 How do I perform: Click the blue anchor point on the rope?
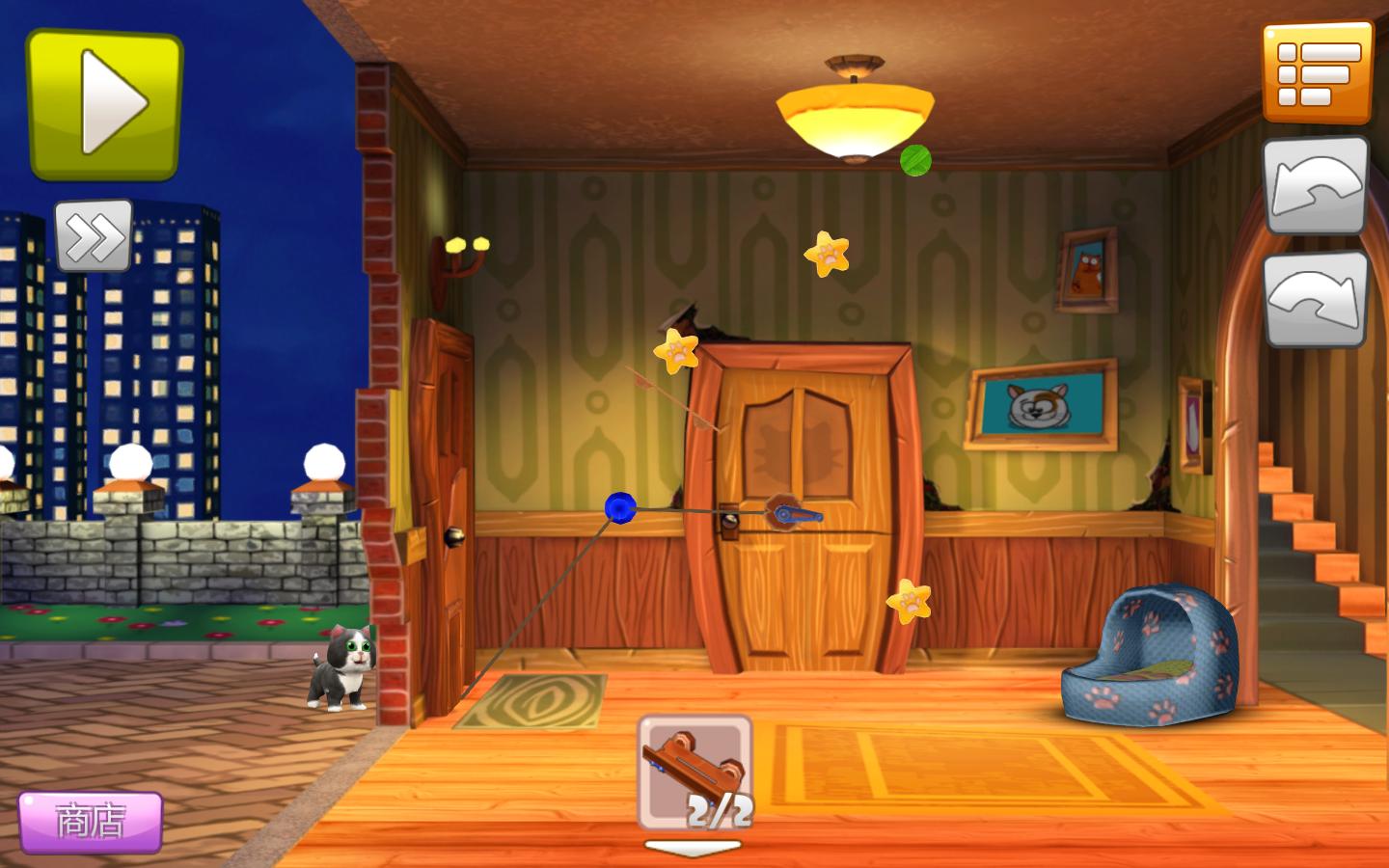(x=619, y=507)
